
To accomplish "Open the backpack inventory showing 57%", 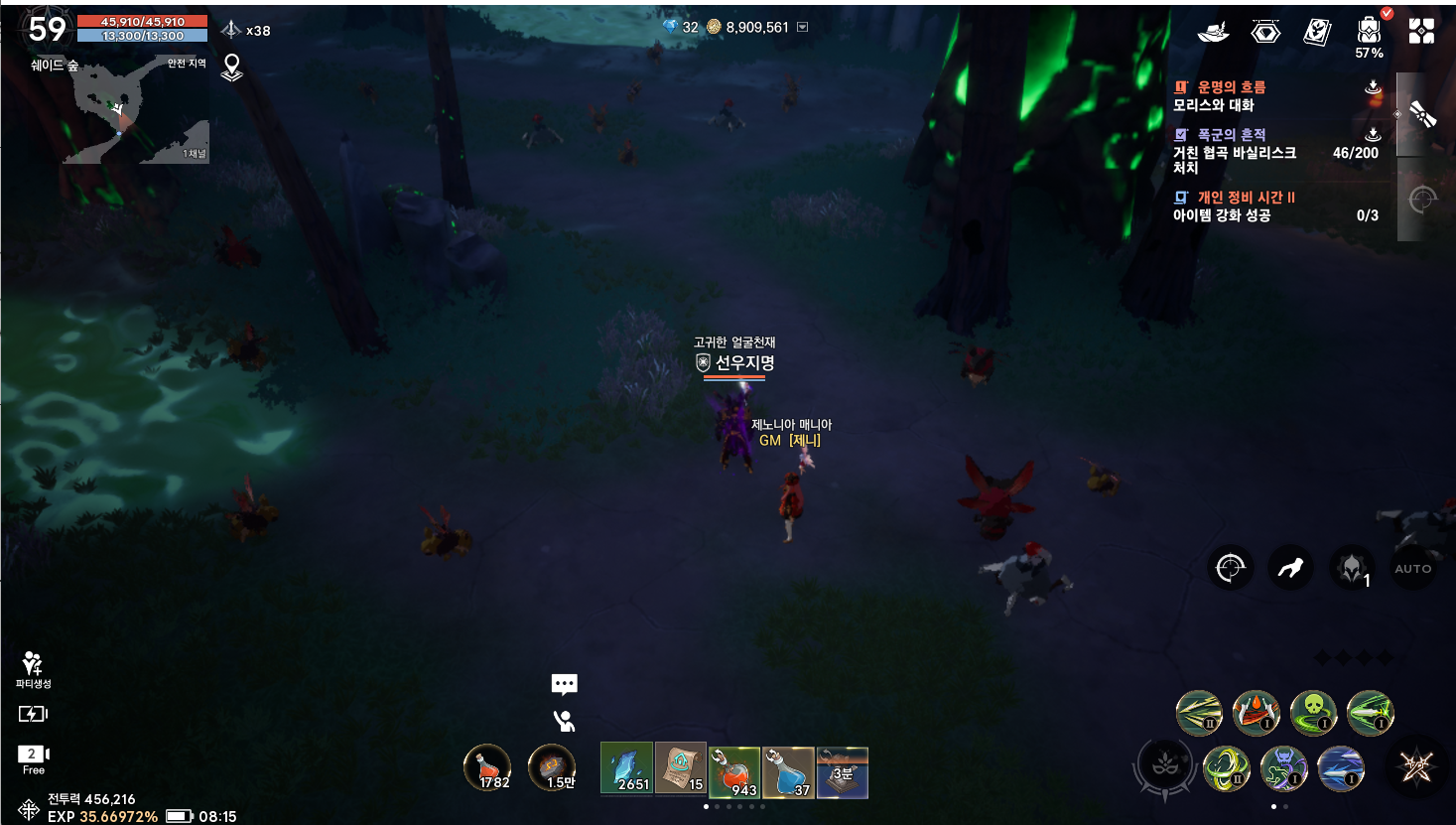I will tap(1369, 33).
